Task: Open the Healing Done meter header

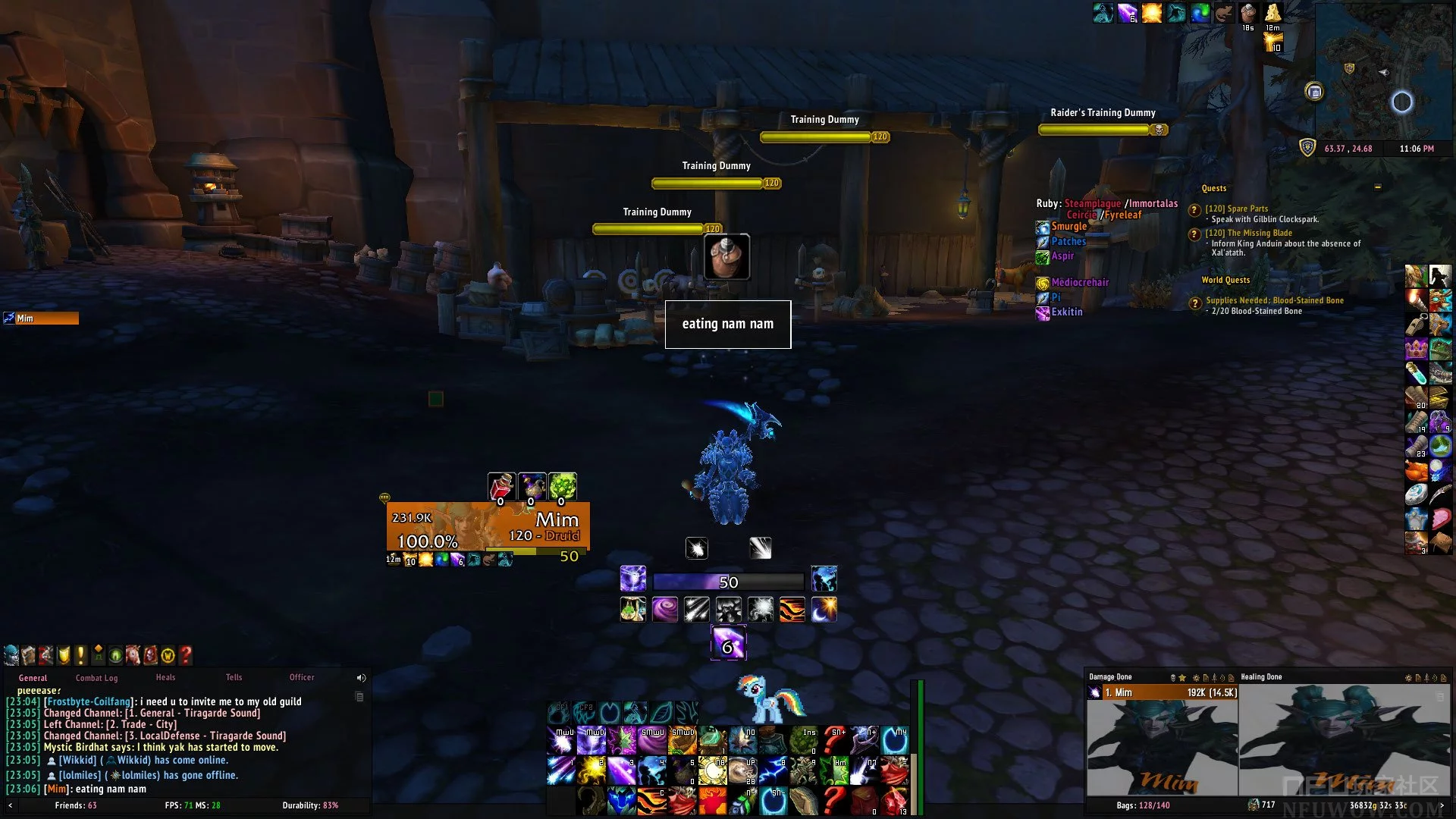Action: pyautogui.click(x=1261, y=677)
